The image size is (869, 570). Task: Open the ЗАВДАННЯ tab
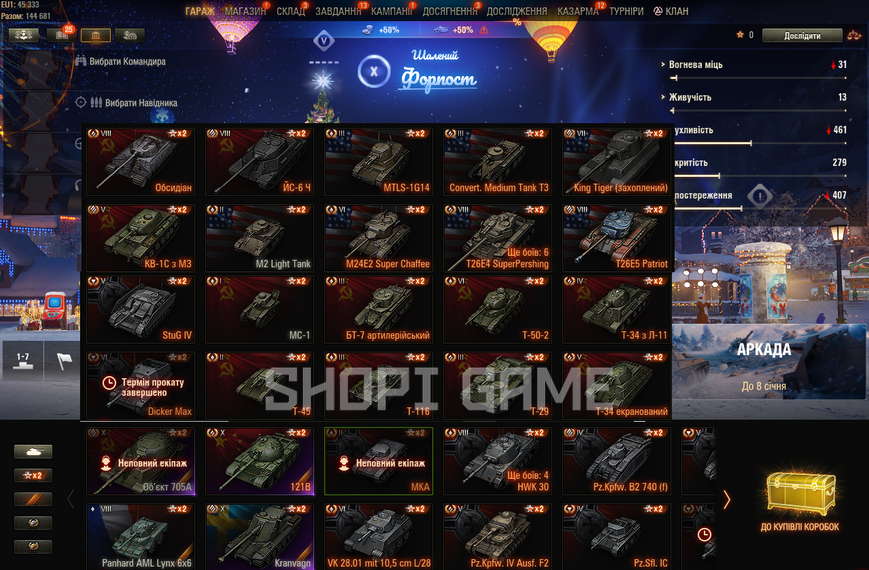click(x=339, y=11)
